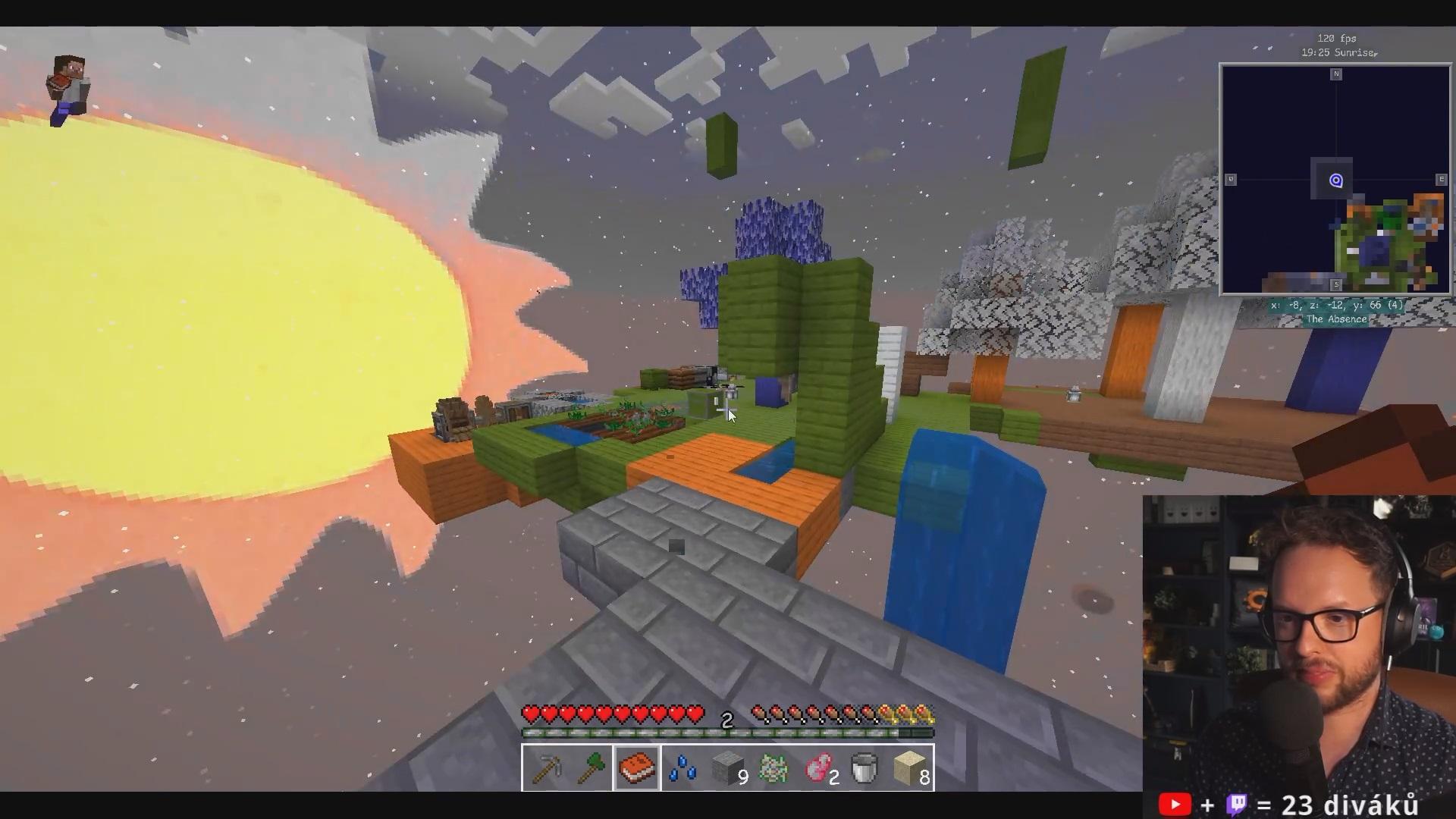Select the pickaxe hotbar slot
Viewport: 1456px width, 819px height.
coord(546,768)
